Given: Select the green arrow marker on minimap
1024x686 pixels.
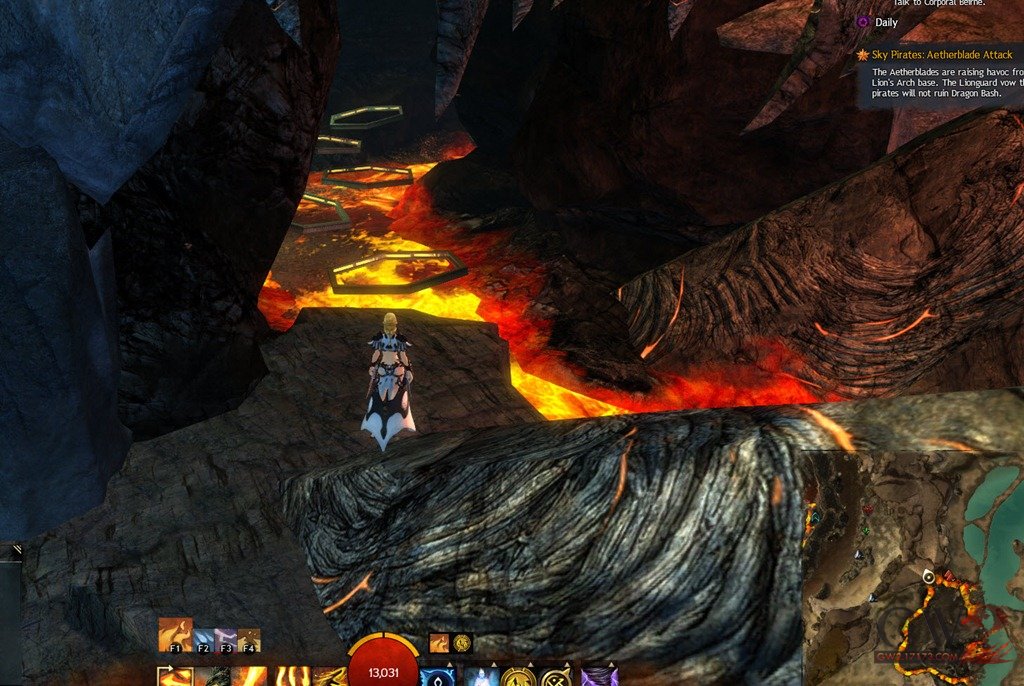Looking at the screenshot, I should click(x=864, y=531).
